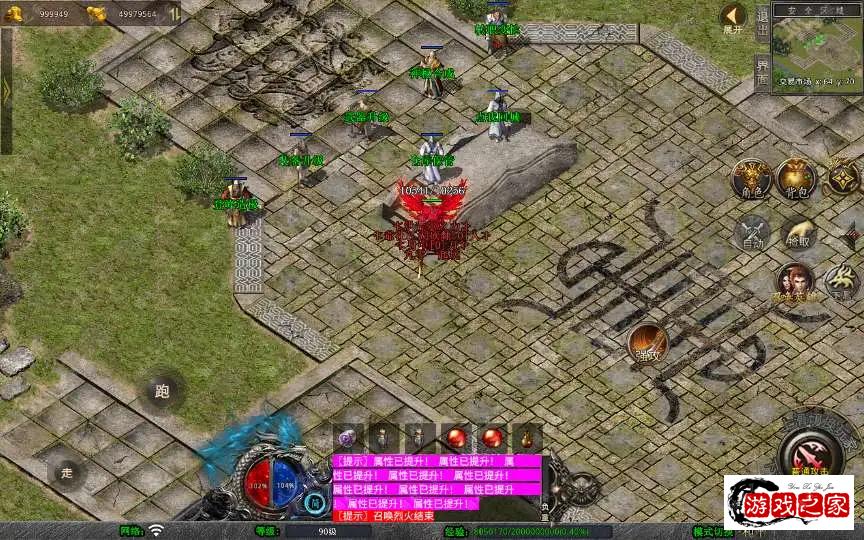Click the pink system message chat box
Screen dimensions: 864x540
click(x=436, y=488)
